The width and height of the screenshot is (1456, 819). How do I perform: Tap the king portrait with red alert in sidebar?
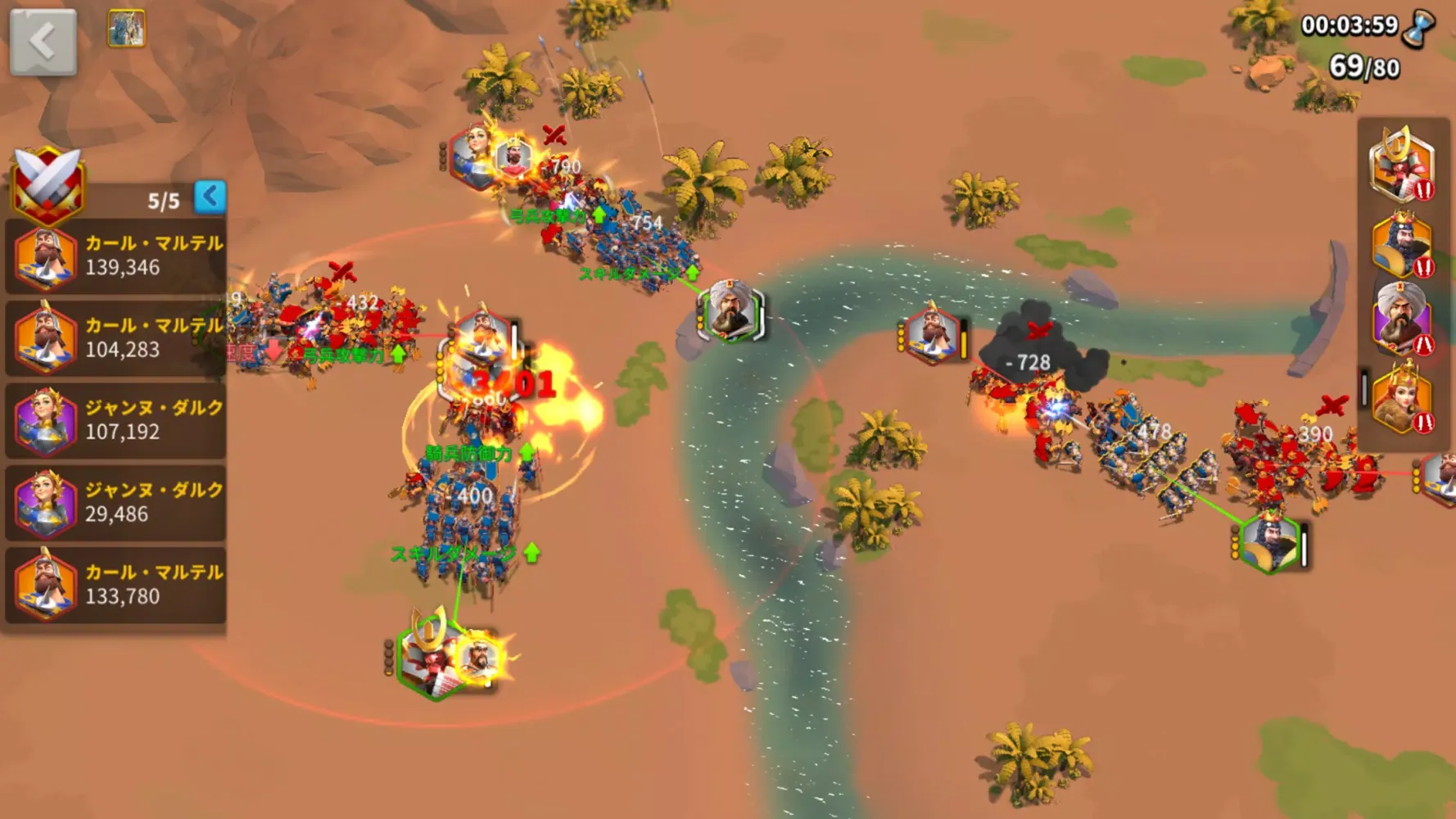point(1401,243)
